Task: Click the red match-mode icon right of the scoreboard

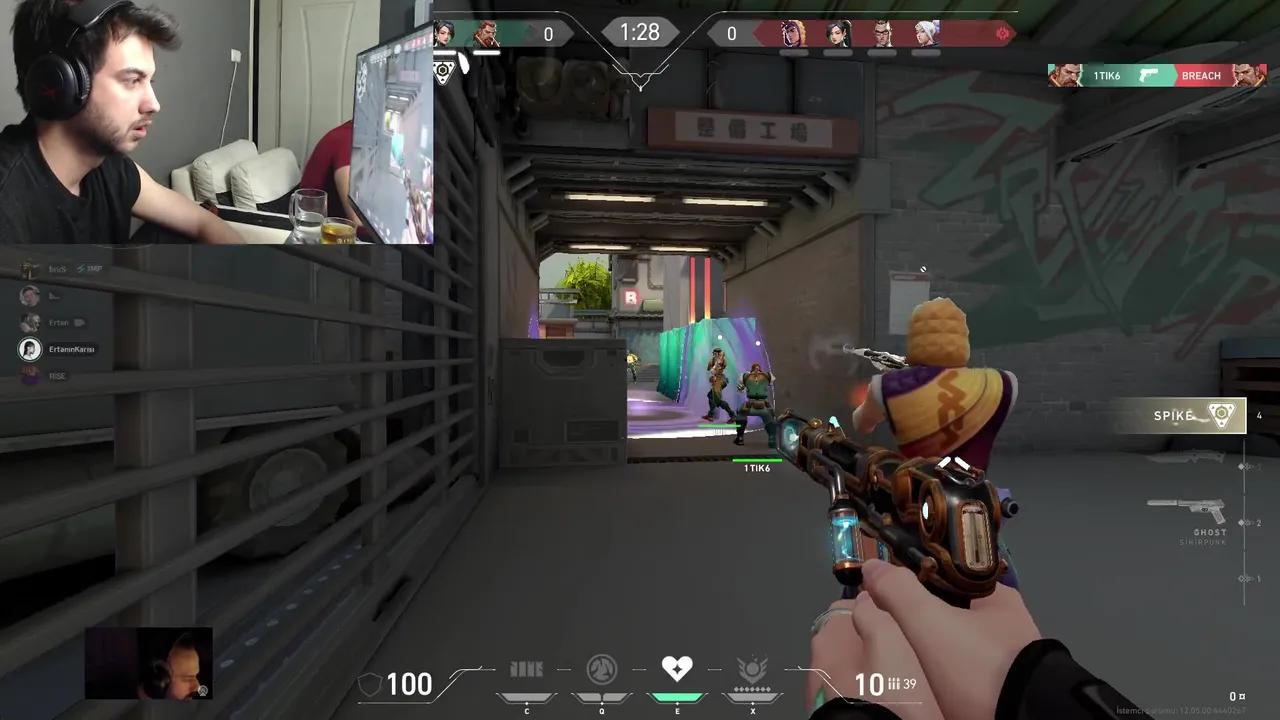Action: 1003,33
